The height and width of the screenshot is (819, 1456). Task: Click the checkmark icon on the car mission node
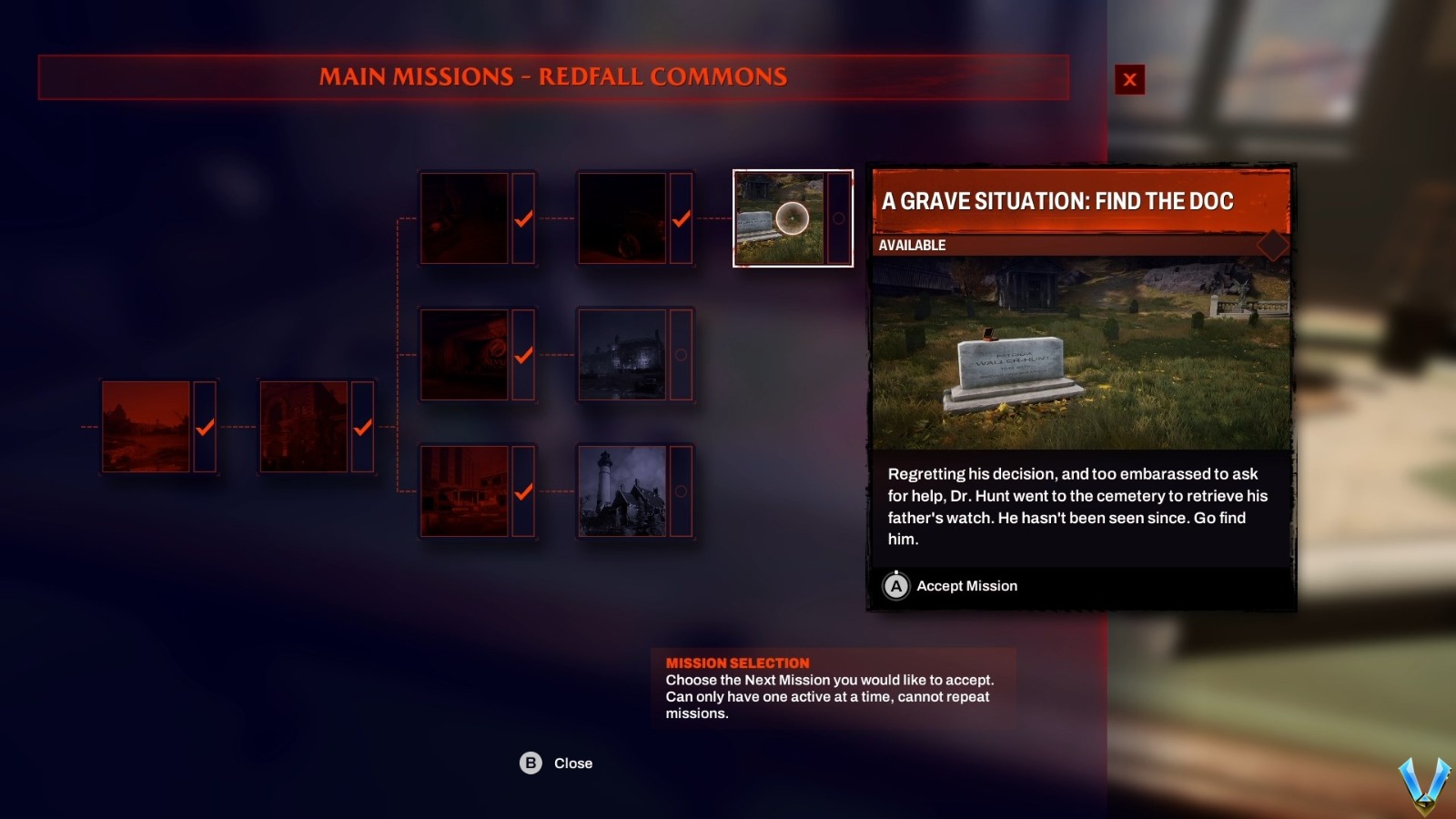(681, 218)
